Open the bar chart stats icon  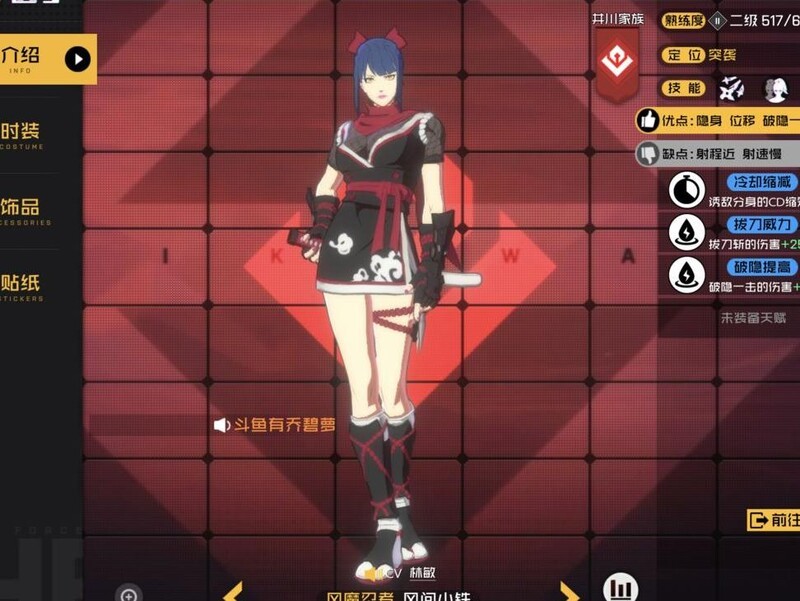coord(621,588)
